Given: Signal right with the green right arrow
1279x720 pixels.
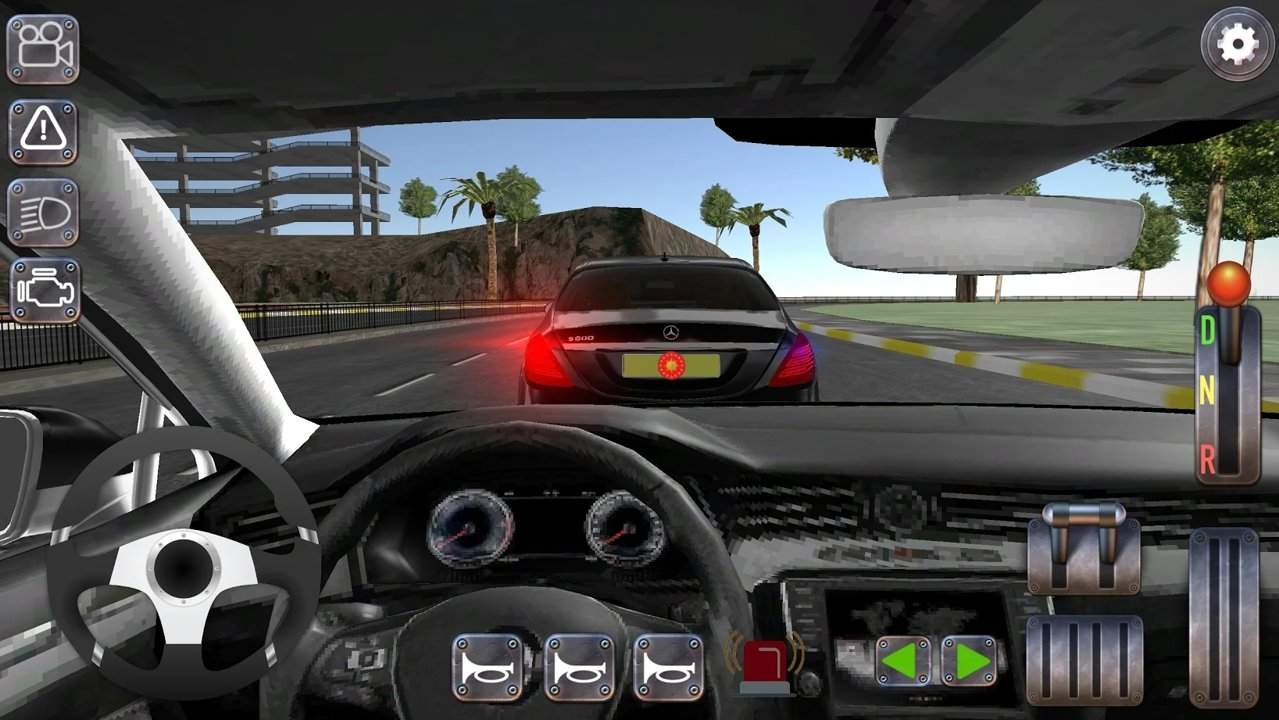Looking at the screenshot, I should 968,661.
